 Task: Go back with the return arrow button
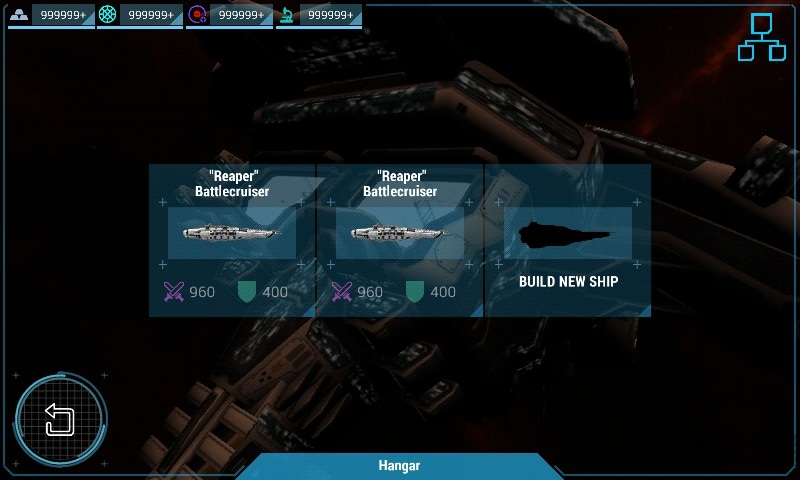(x=60, y=420)
